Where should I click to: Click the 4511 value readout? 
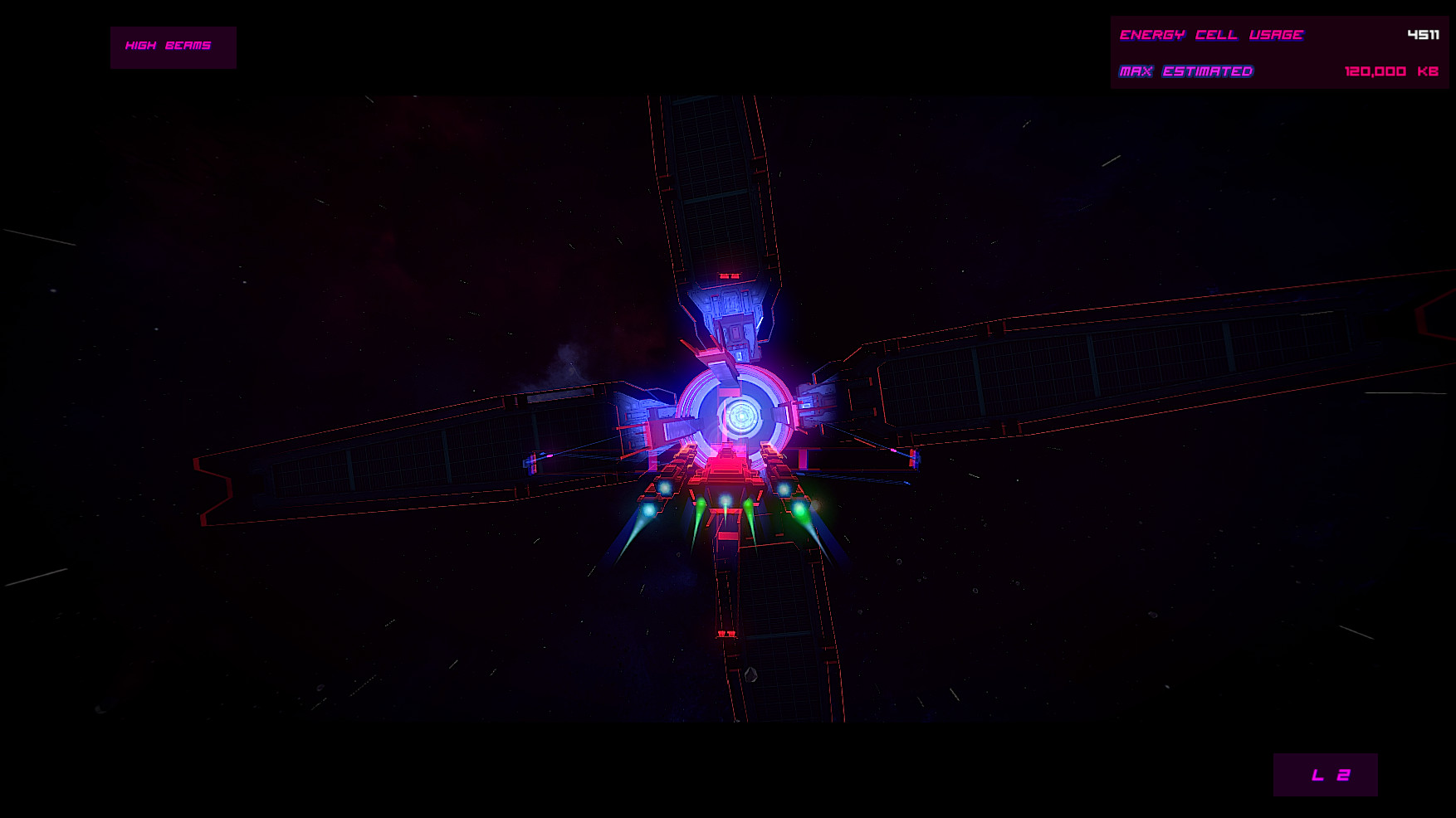click(x=1422, y=34)
